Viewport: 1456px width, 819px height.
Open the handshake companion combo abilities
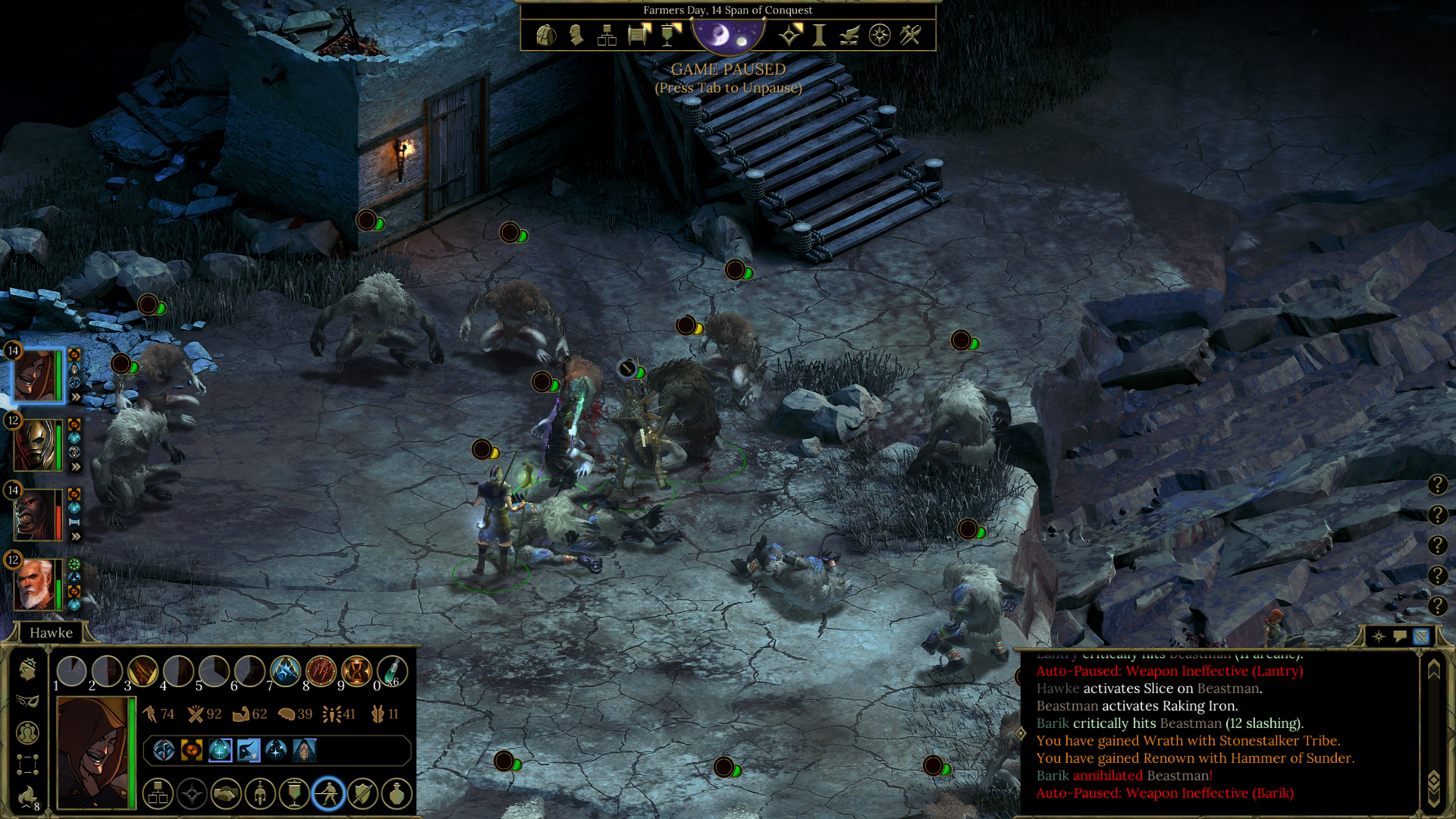pyautogui.click(x=226, y=794)
